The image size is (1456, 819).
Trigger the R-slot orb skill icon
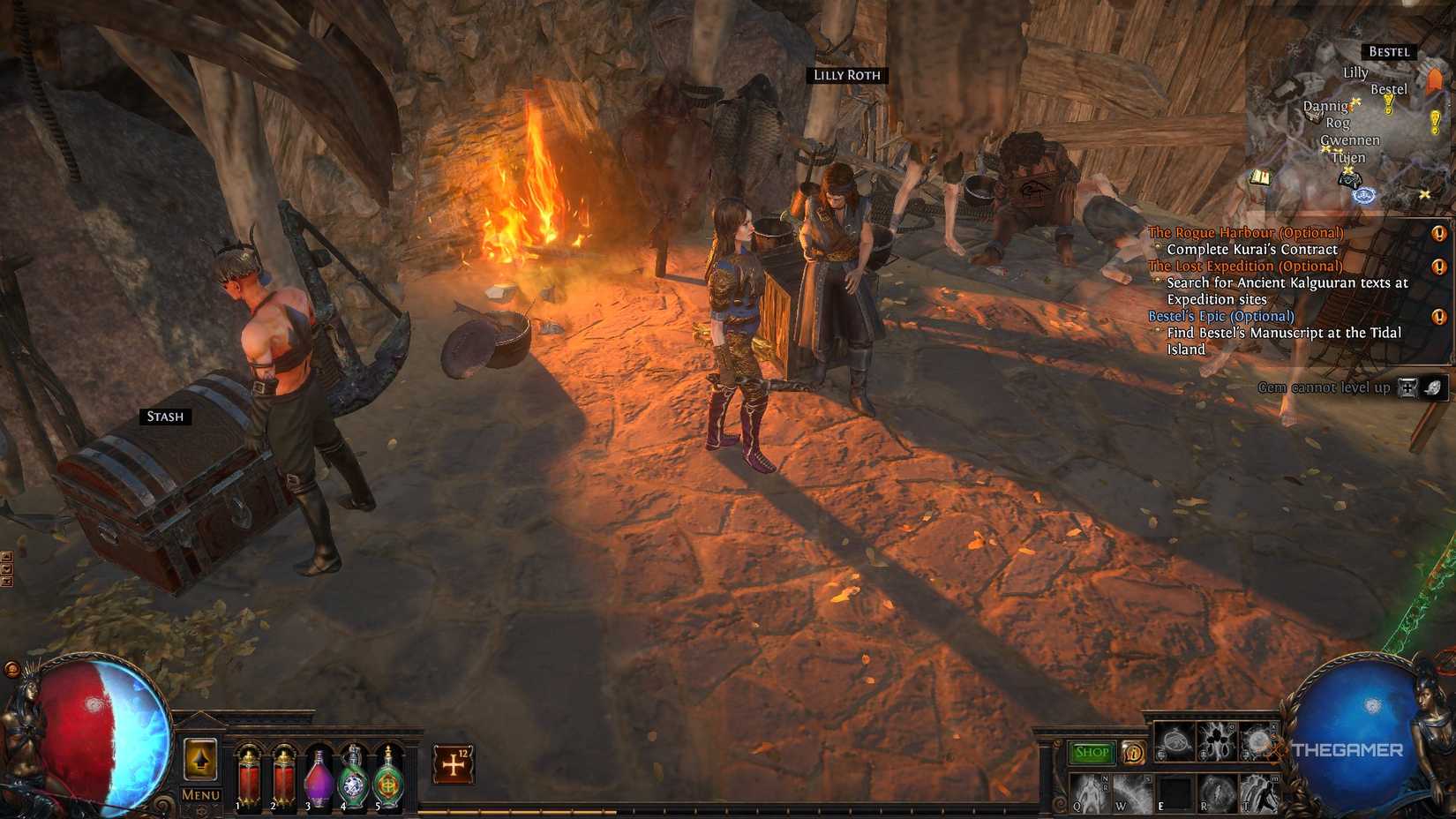tap(1218, 793)
